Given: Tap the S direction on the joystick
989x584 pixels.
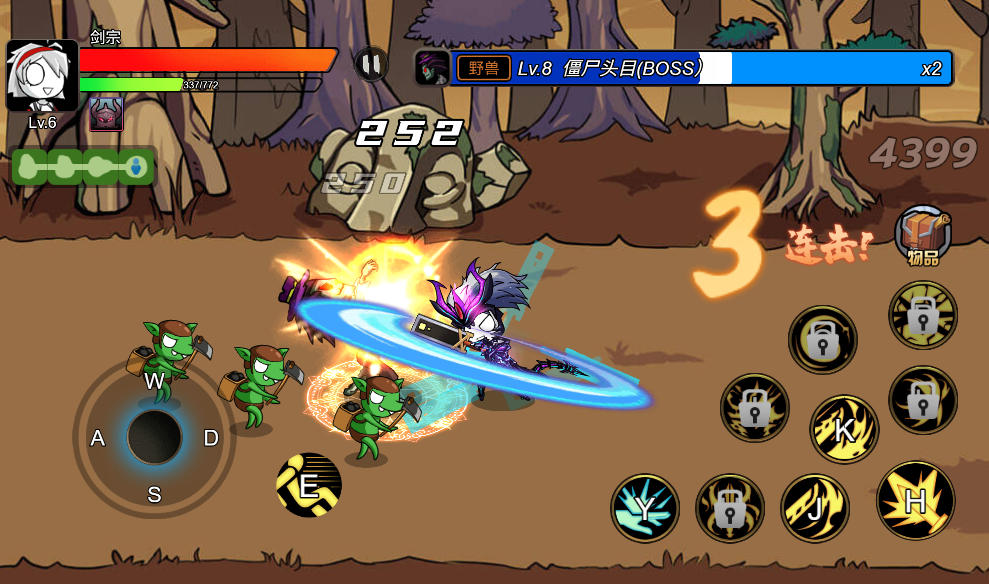Looking at the screenshot, I should [154, 494].
